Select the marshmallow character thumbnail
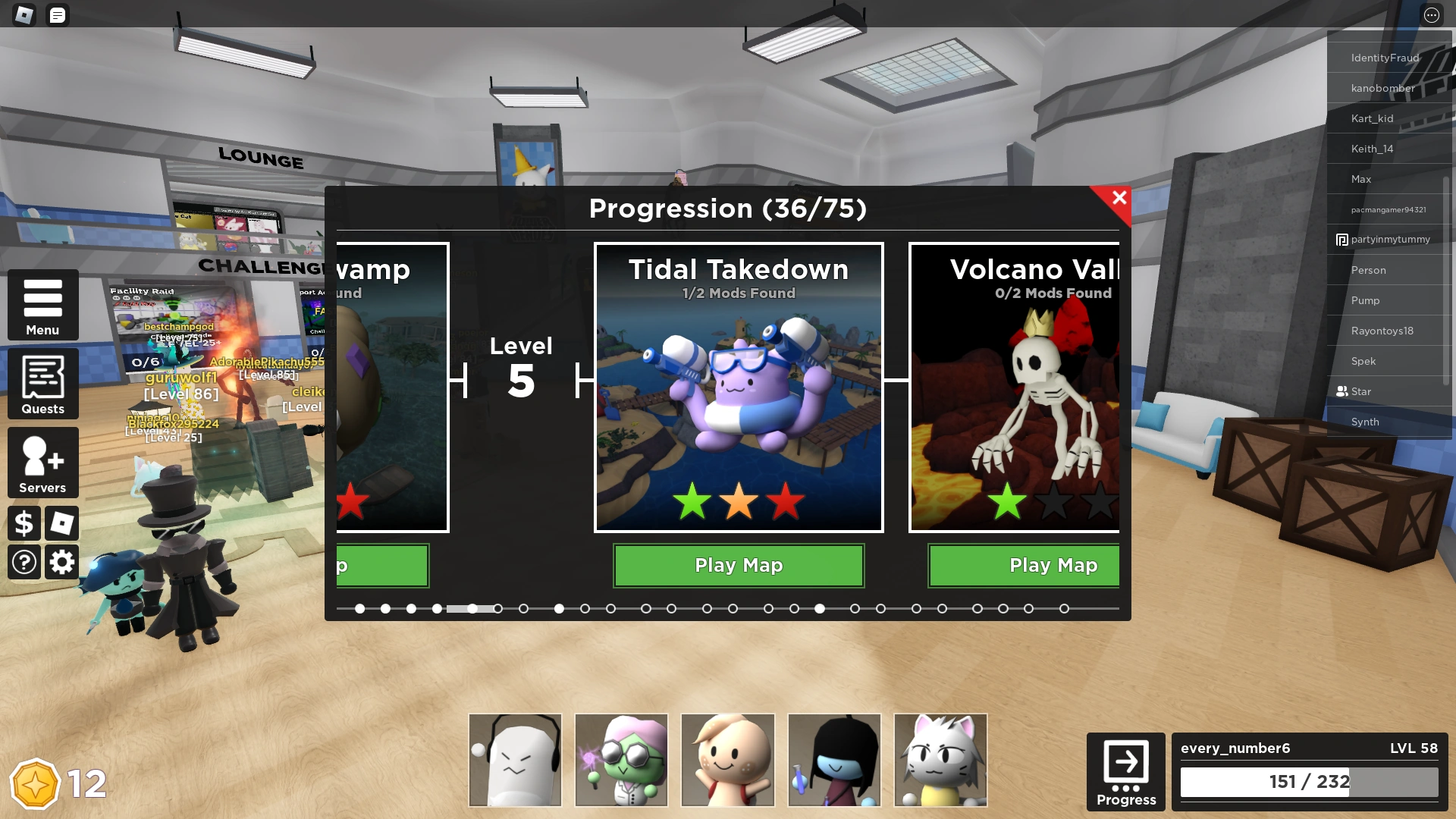1456x819 pixels. tap(515, 759)
